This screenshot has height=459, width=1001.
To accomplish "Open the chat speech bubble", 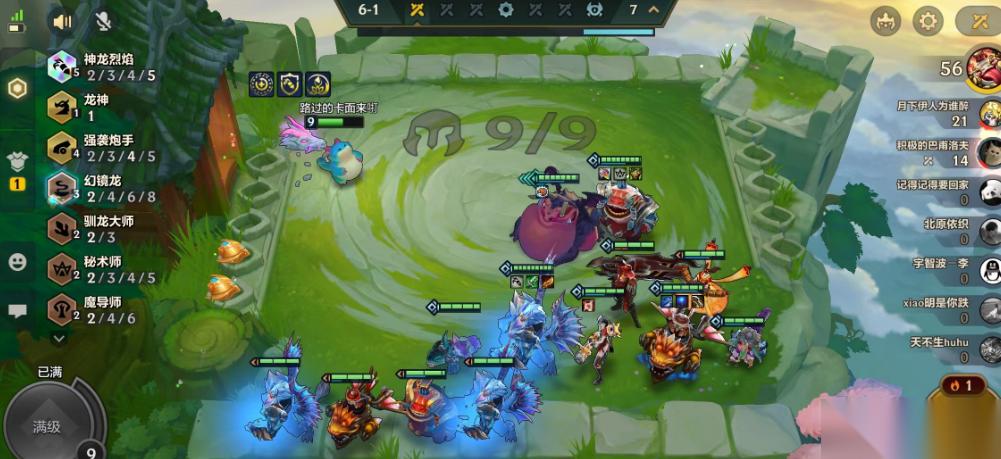I will 17,311.
